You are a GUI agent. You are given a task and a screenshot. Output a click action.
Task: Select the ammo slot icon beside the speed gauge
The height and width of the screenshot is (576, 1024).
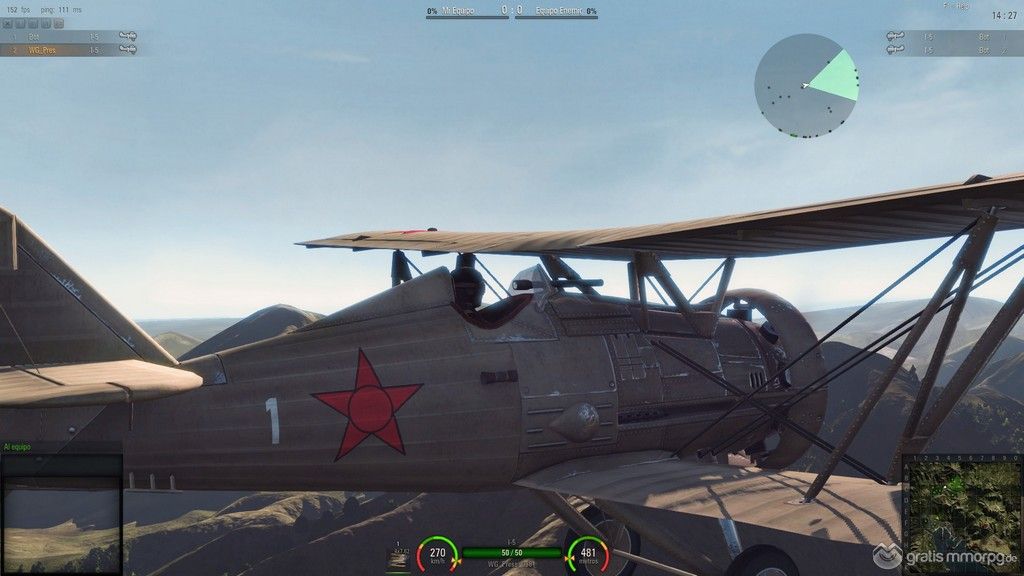(398, 558)
